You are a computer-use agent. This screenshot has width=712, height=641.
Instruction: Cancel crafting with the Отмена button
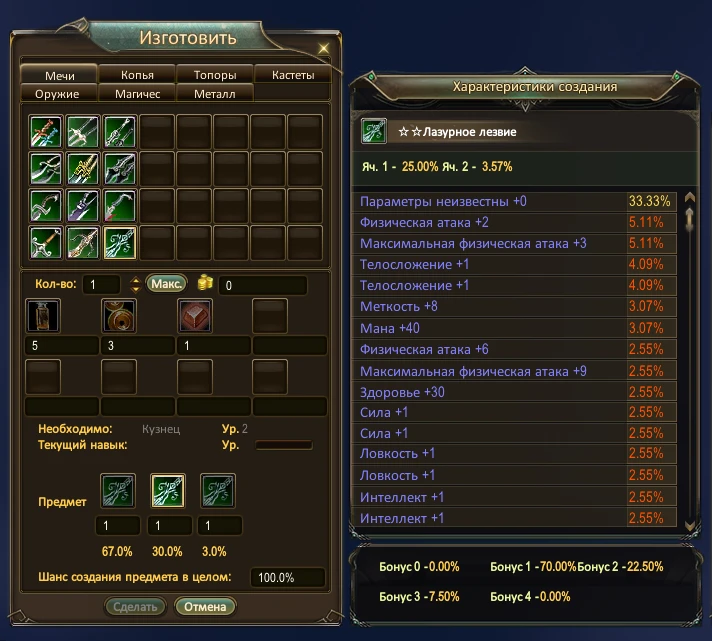(x=205, y=606)
